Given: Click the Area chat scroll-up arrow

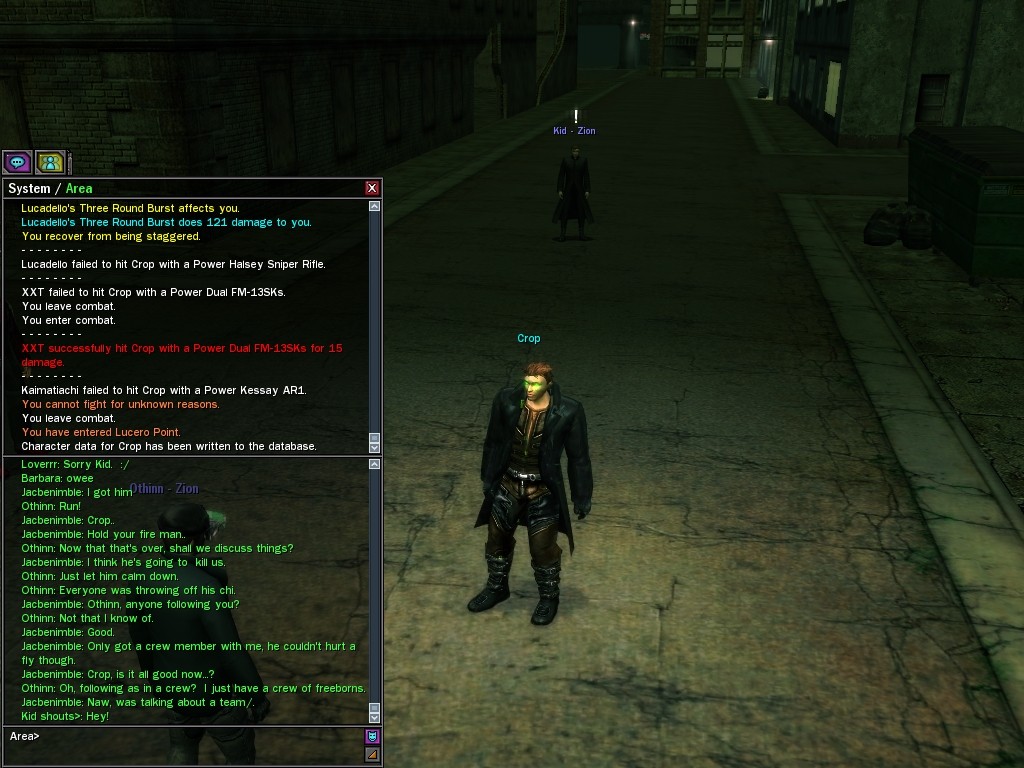Looking at the screenshot, I should click(x=375, y=464).
